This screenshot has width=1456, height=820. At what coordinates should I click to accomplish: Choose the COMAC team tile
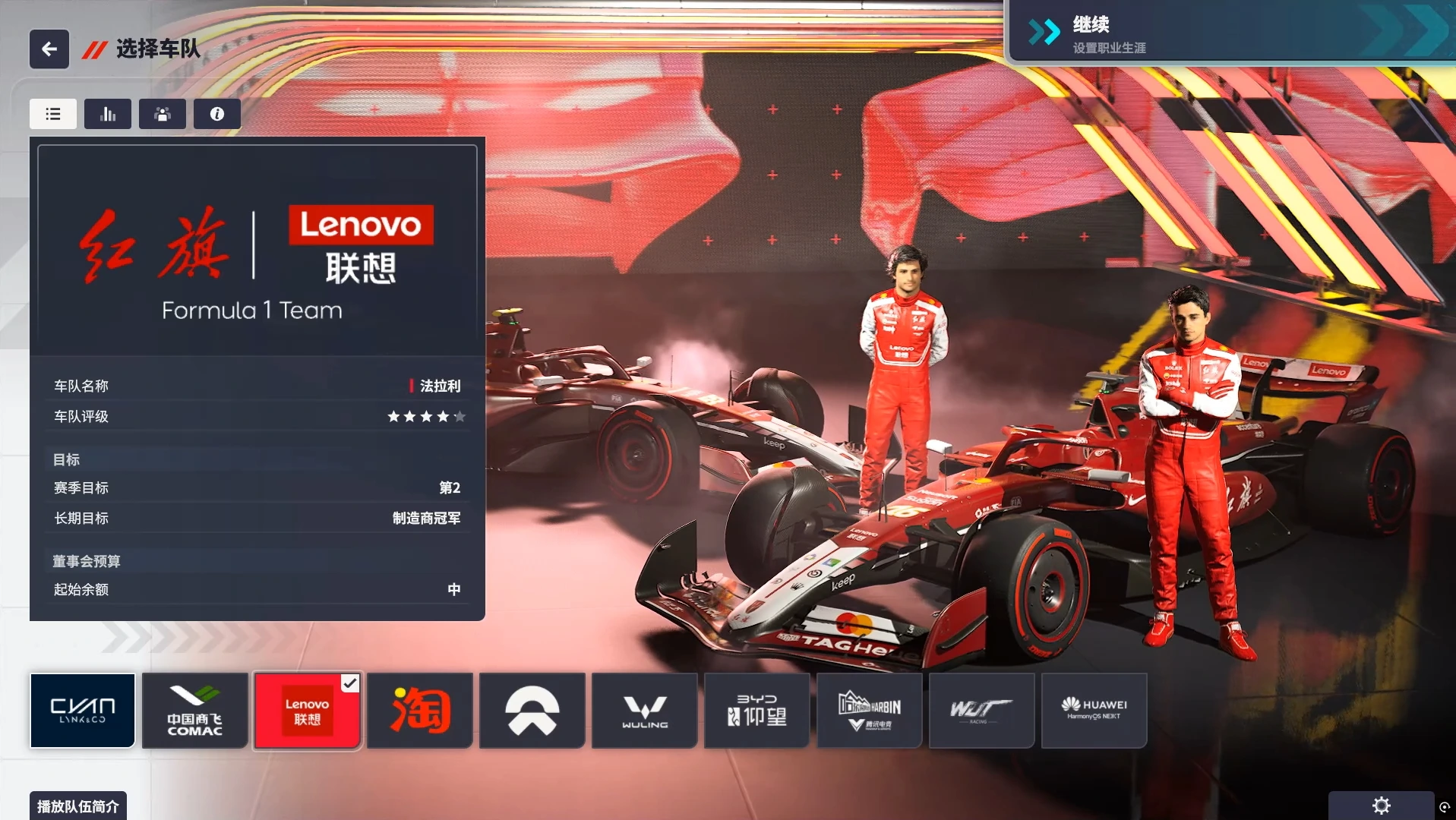coord(195,711)
